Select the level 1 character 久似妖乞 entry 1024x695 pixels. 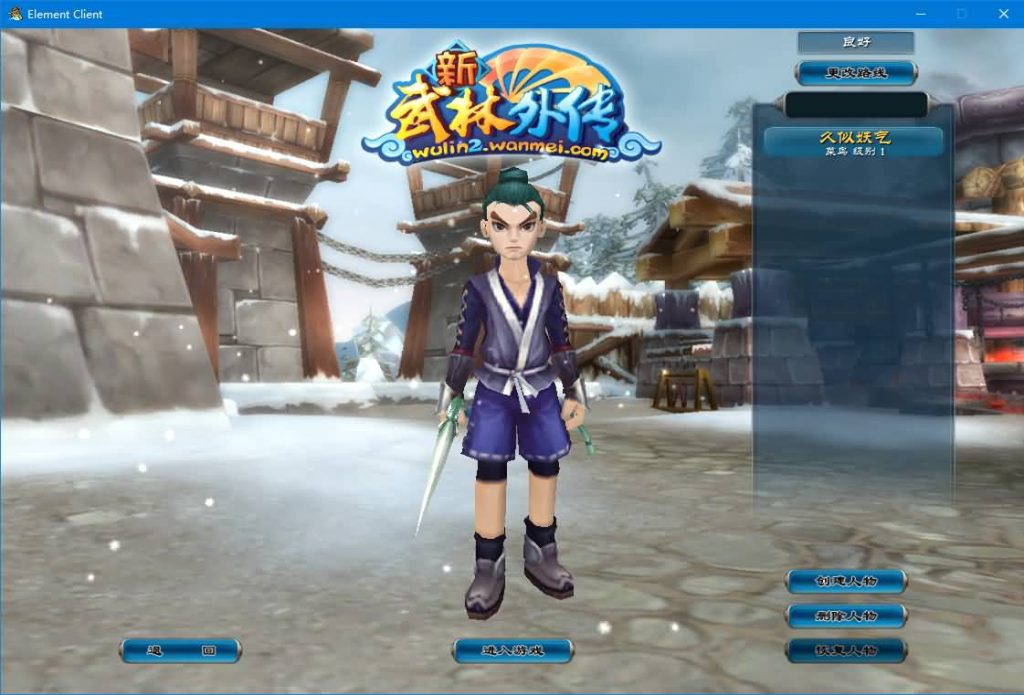point(855,142)
